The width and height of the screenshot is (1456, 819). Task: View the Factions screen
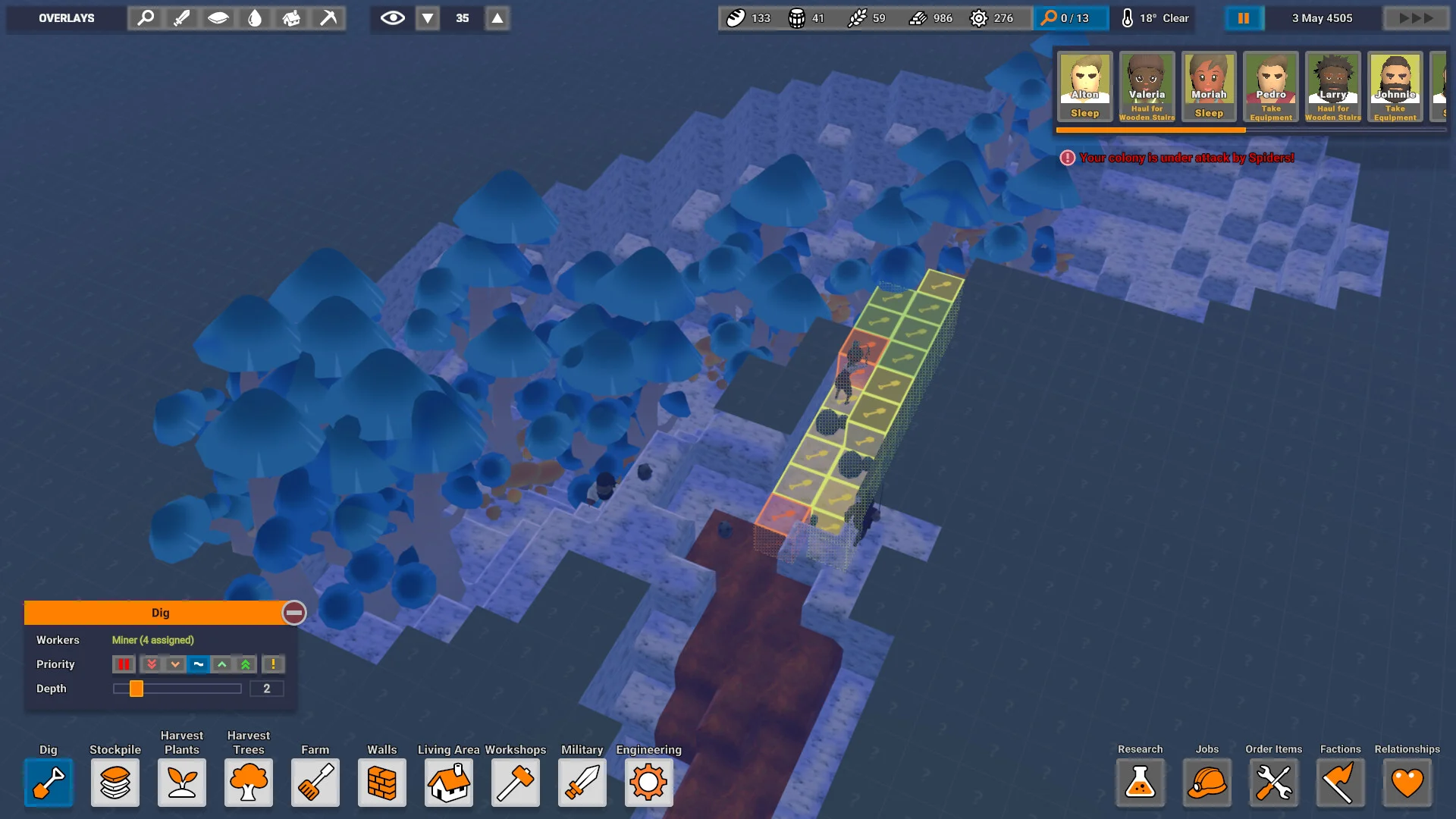(x=1341, y=782)
